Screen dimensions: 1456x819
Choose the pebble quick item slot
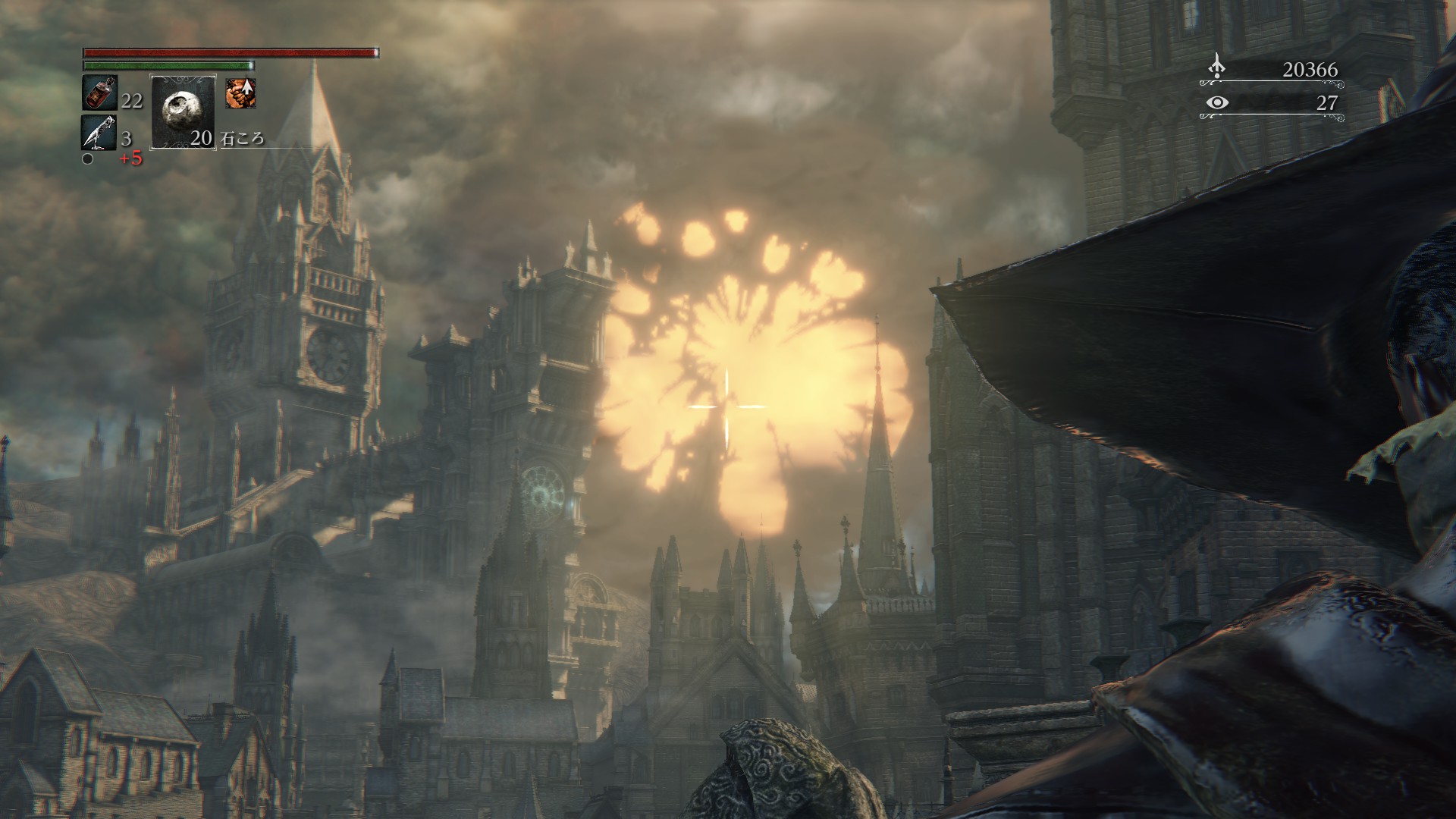[x=183, y=111]
